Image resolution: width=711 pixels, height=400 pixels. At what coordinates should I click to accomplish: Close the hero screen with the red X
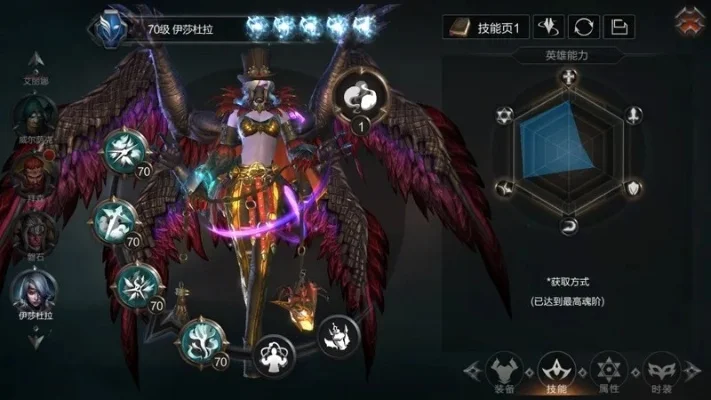[x=688, y=20]
